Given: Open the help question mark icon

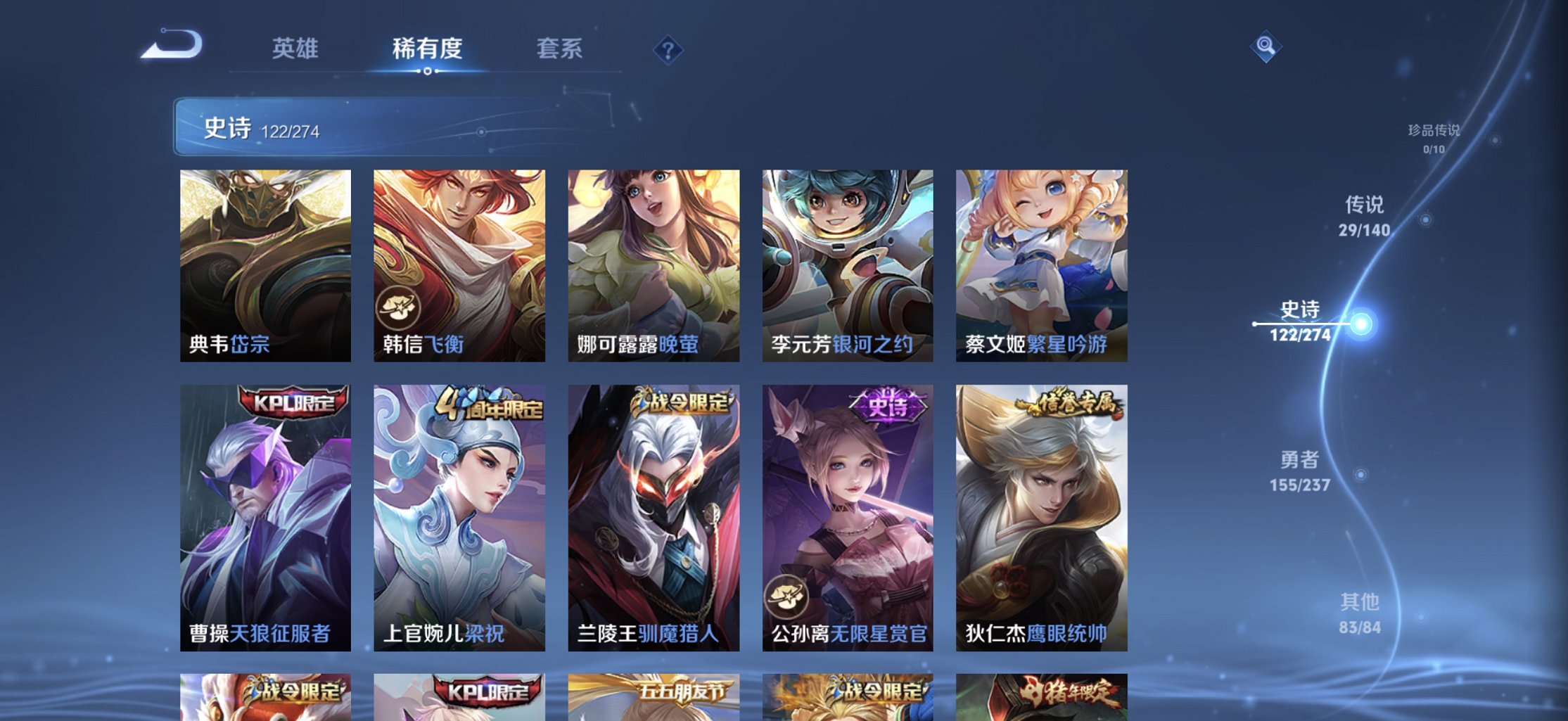Looking at the screenshot, I should pyautogui.click(x=669, y=49).
